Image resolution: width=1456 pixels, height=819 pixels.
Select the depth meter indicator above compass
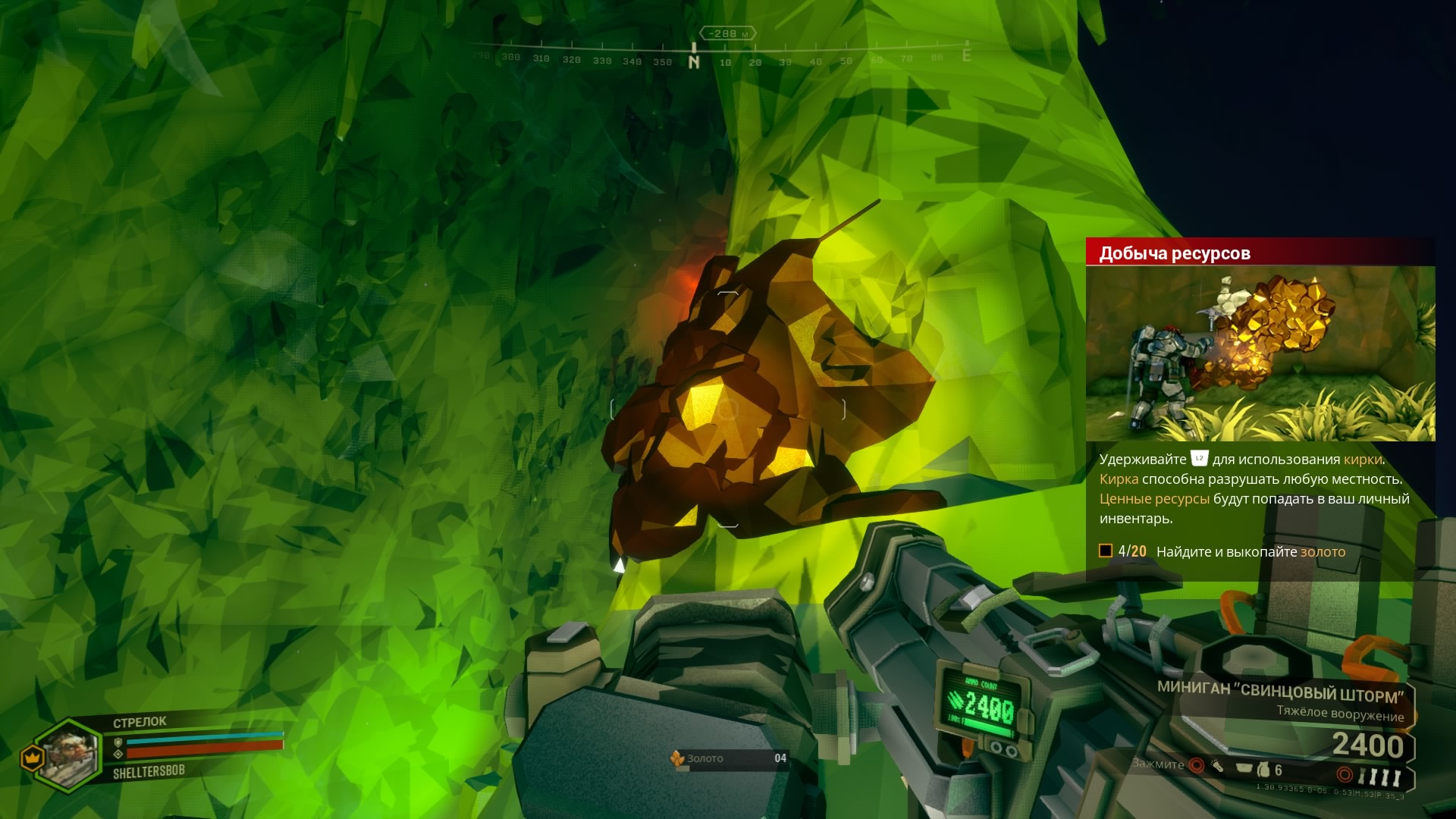click(x=727, y=33)
